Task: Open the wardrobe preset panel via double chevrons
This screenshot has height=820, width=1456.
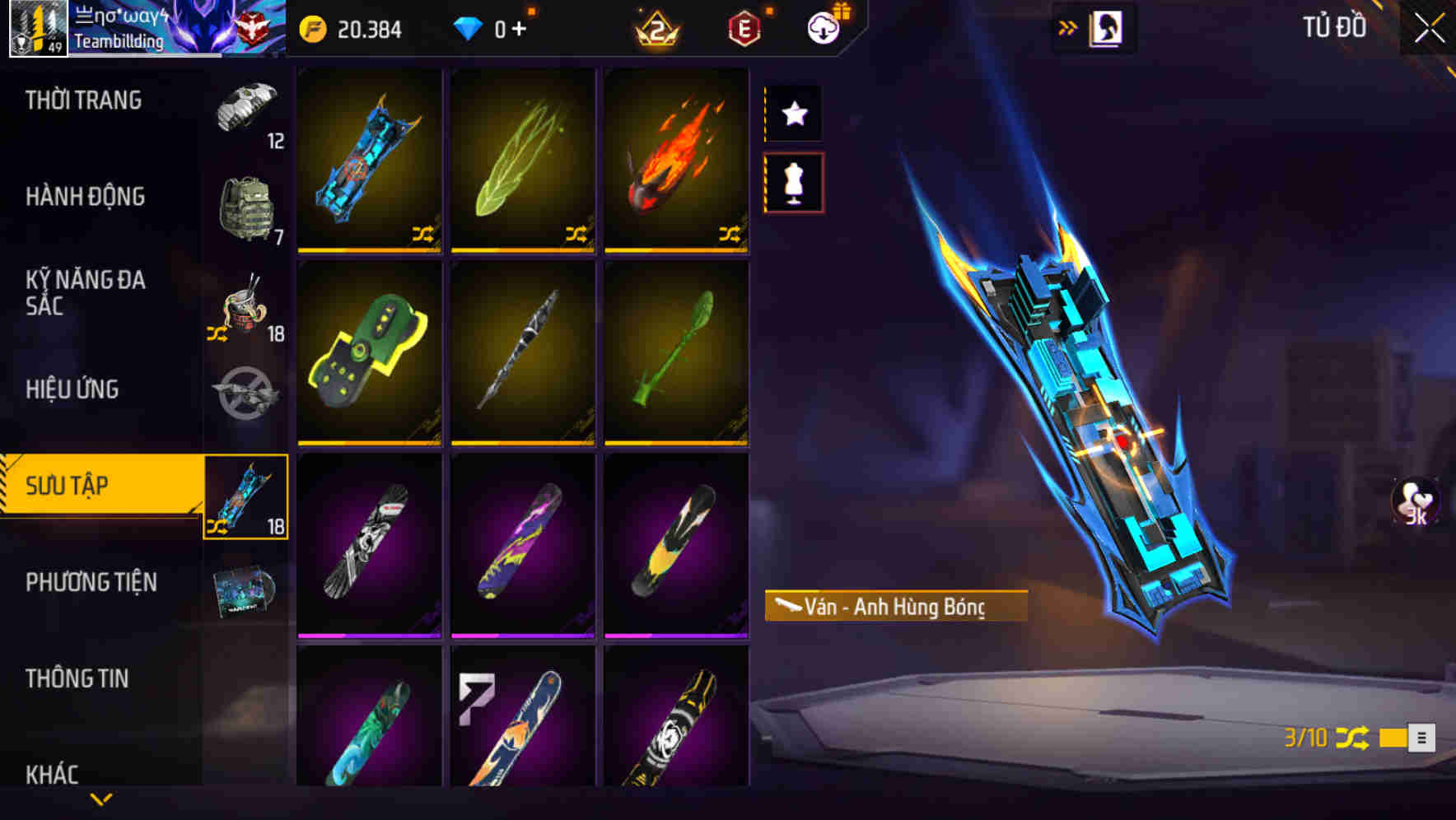Action: (x=1068, y=26)
